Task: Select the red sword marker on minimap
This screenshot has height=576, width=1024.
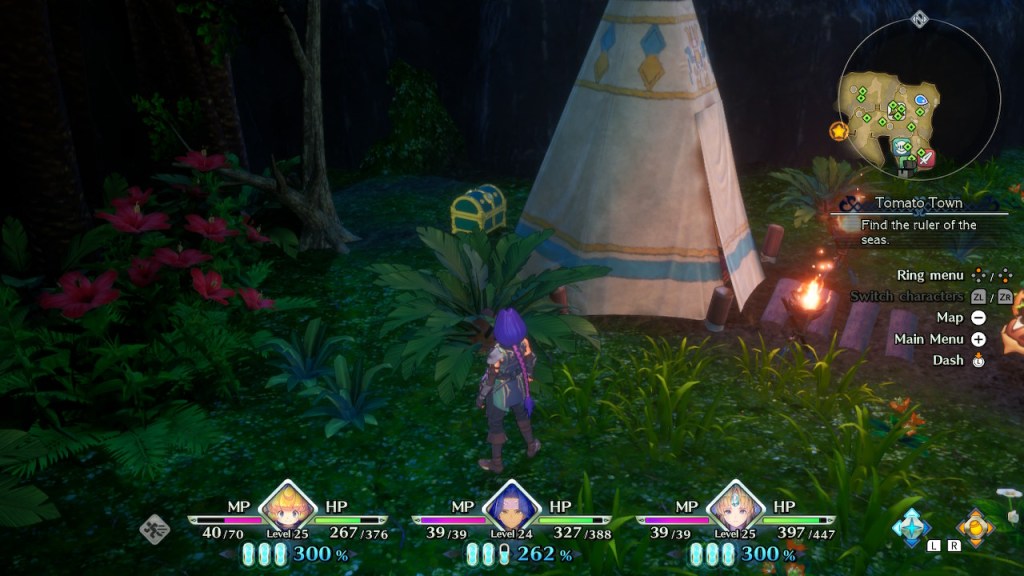Action: [926, 158]
